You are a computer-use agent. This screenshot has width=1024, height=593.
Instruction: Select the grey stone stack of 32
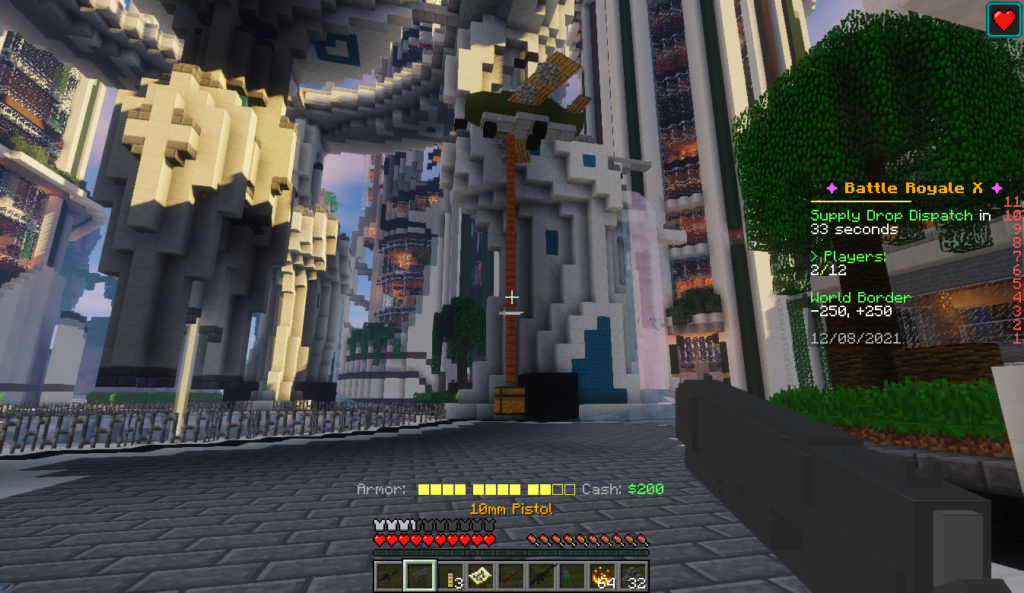[633, 575]
